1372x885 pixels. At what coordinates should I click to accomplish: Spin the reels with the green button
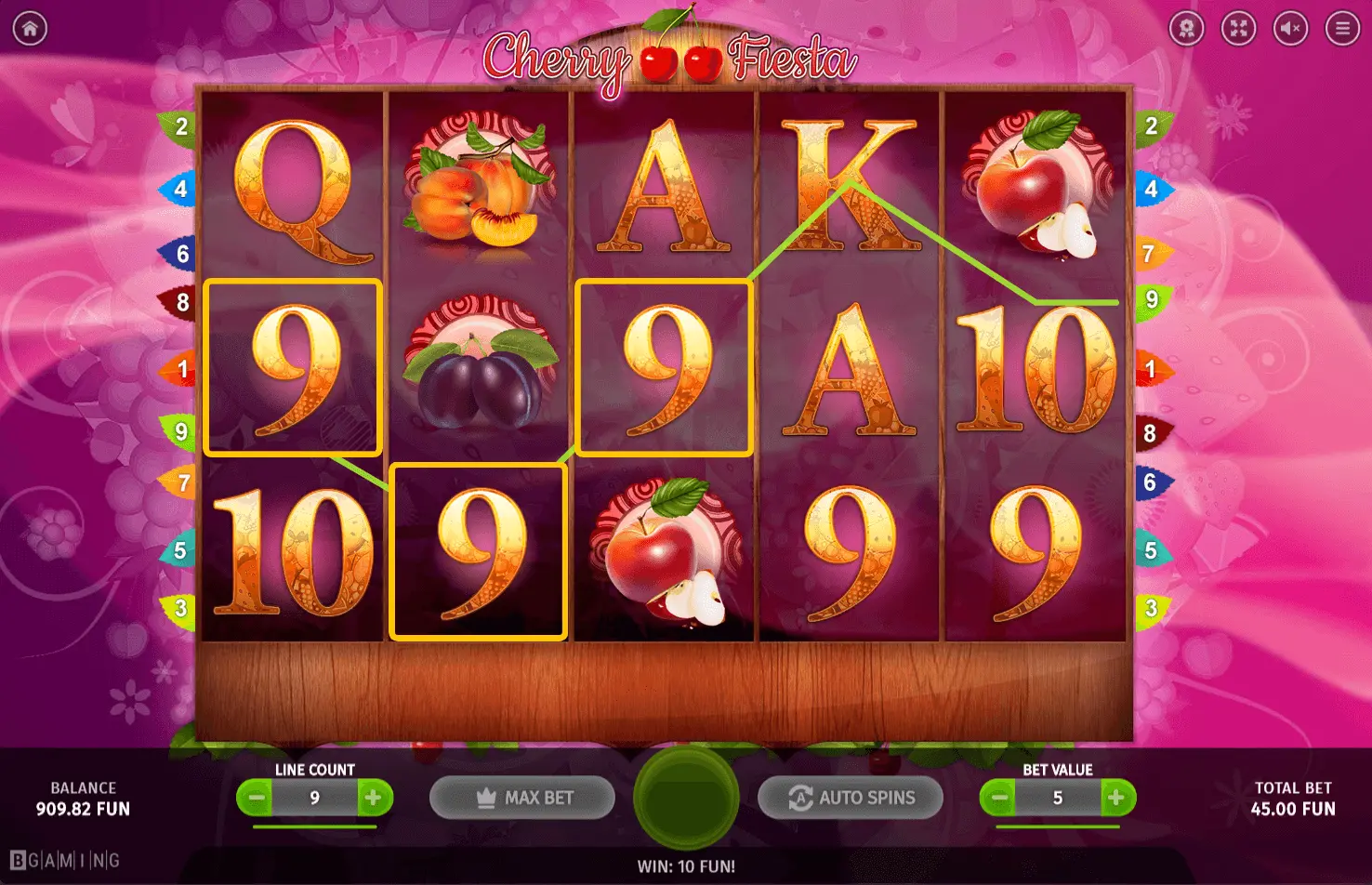686,798
